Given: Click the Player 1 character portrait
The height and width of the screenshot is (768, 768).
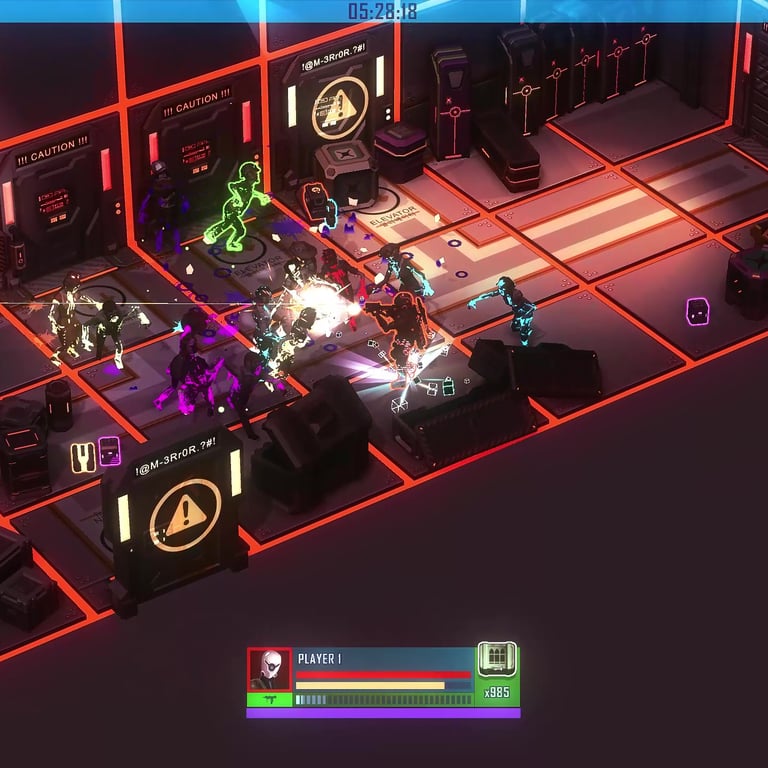Looking at the screenshot, I should tap(269, 668).
